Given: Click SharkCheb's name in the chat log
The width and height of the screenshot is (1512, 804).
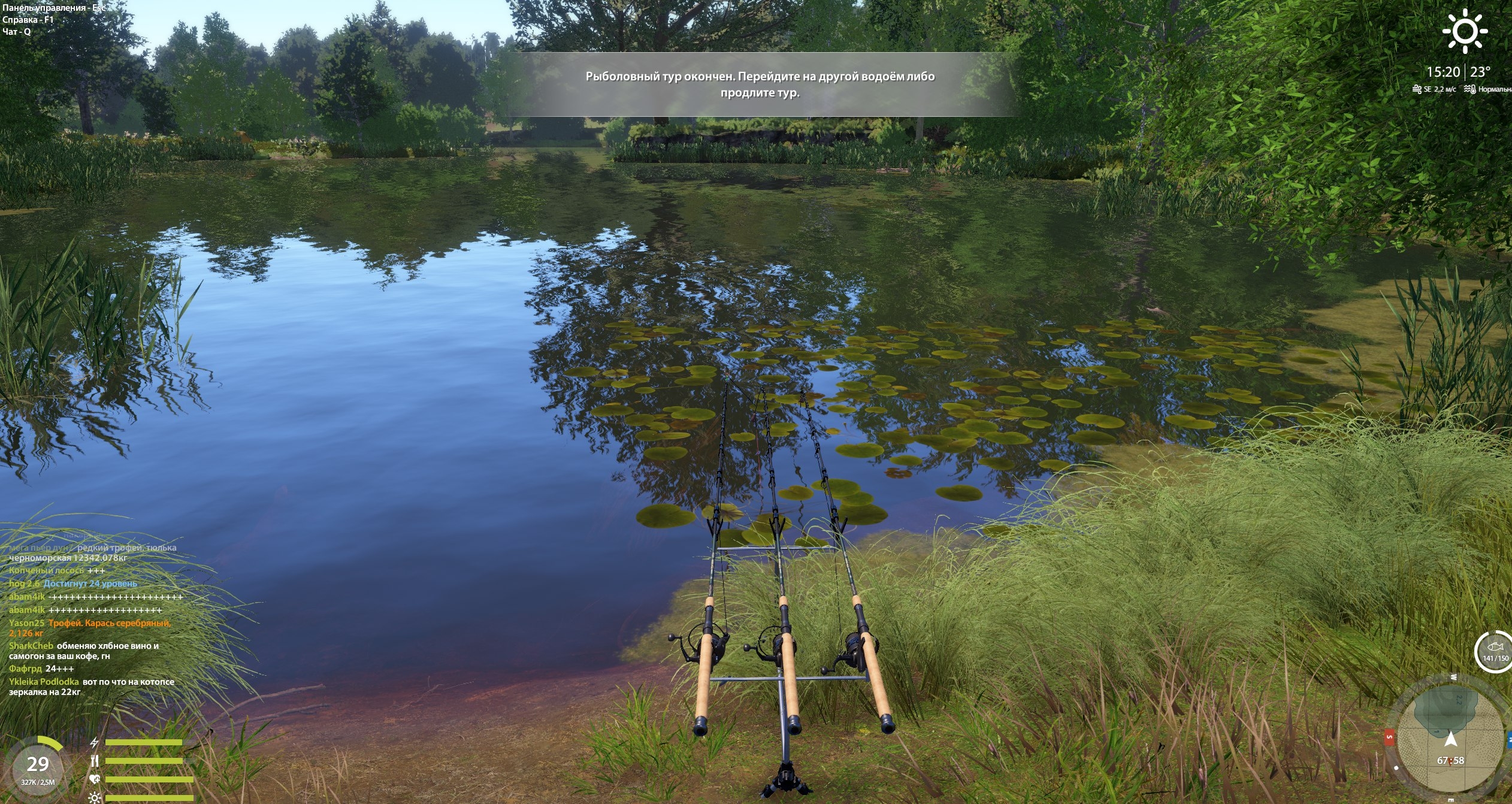Looking at the screenshot, I should (x=31, y=646).
